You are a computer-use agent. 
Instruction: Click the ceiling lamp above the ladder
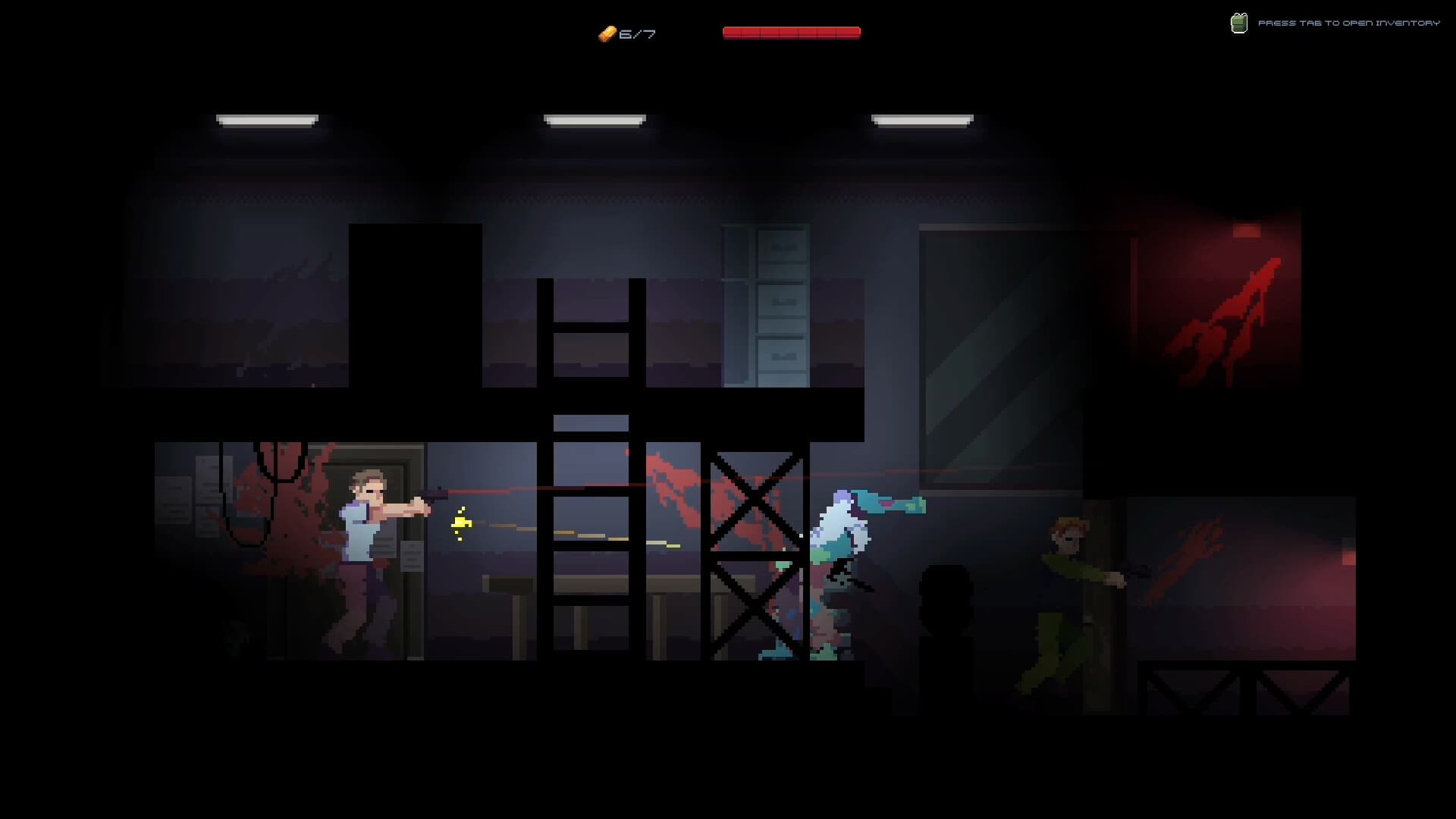594,118
